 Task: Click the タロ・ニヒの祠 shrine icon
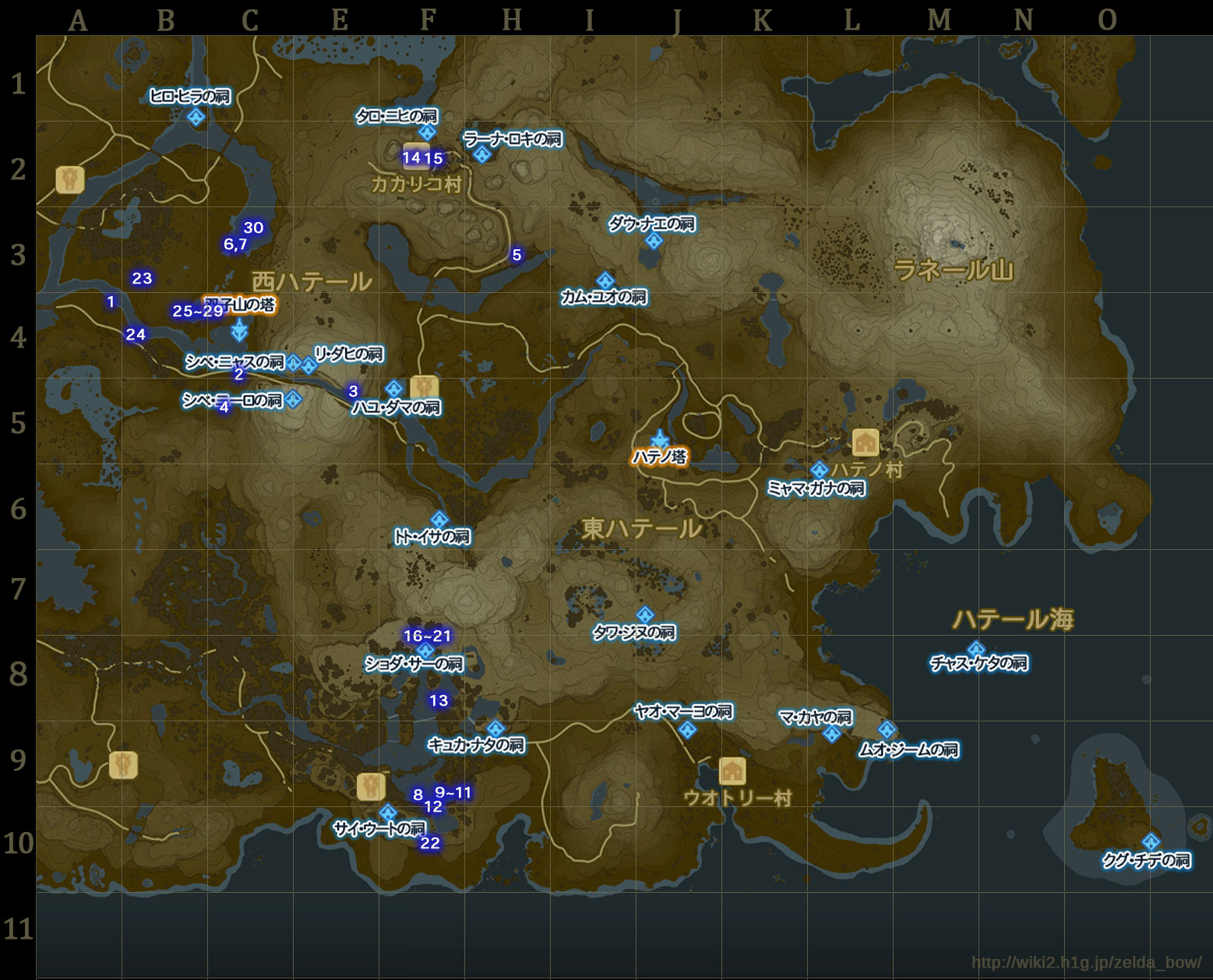pyautogui.click(x=427, y=132)
